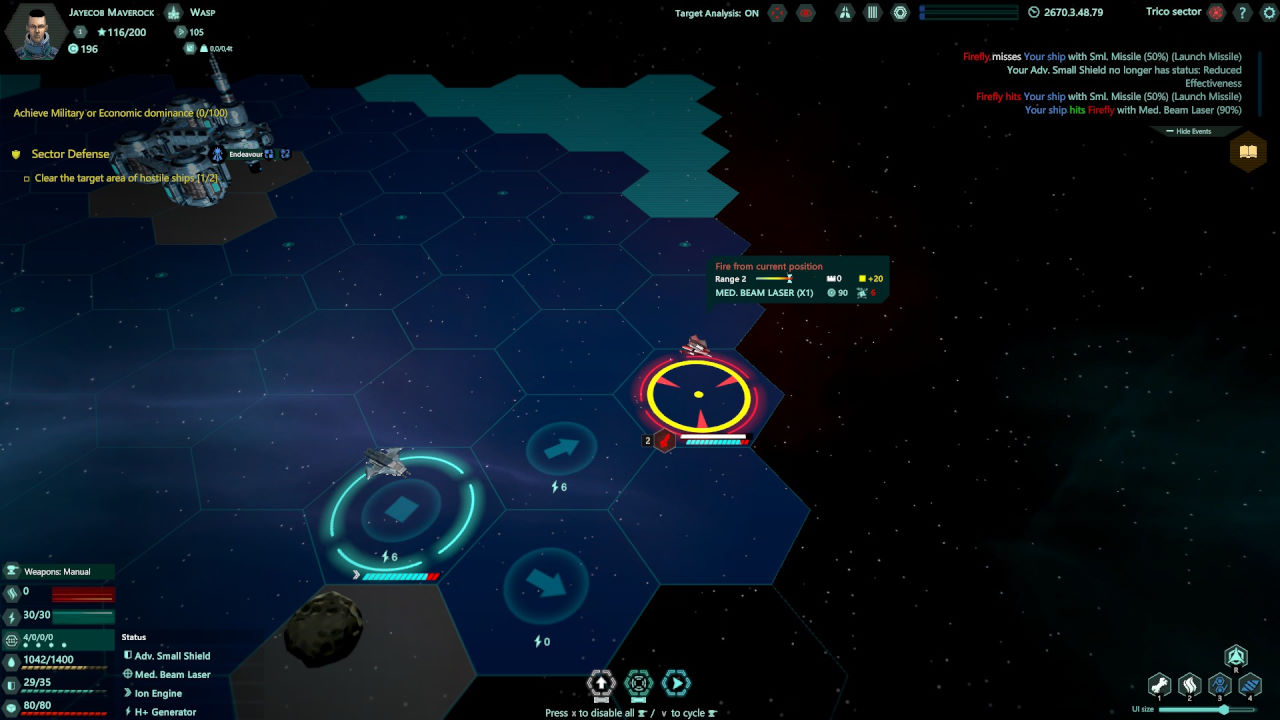Select Jayecob Maverock pilot portrait

(36, 30)
